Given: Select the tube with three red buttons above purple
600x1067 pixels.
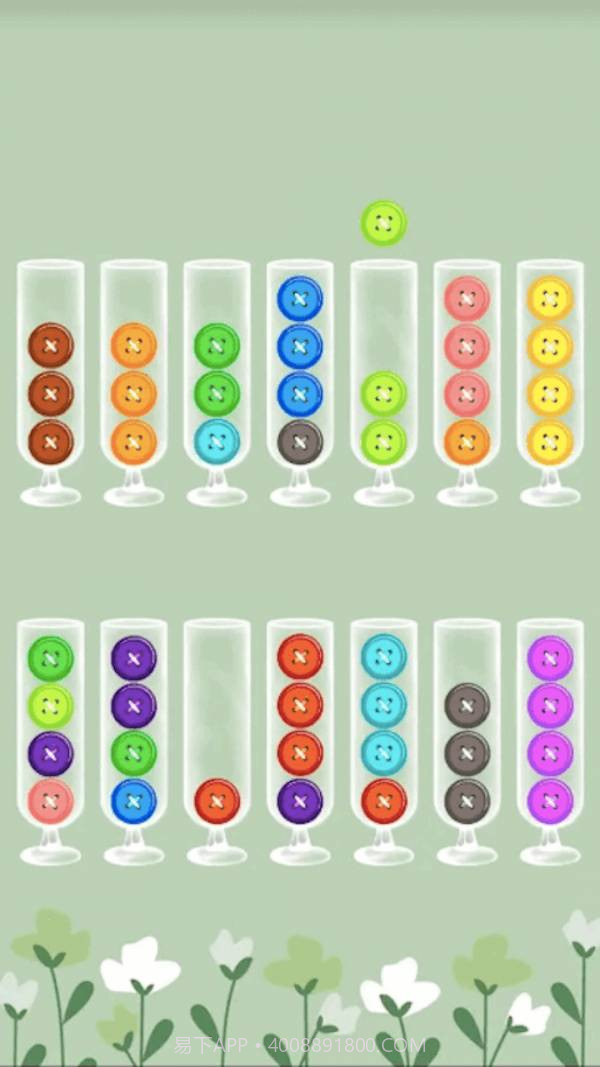Looking at the screenshot, I should click(300, 740).
